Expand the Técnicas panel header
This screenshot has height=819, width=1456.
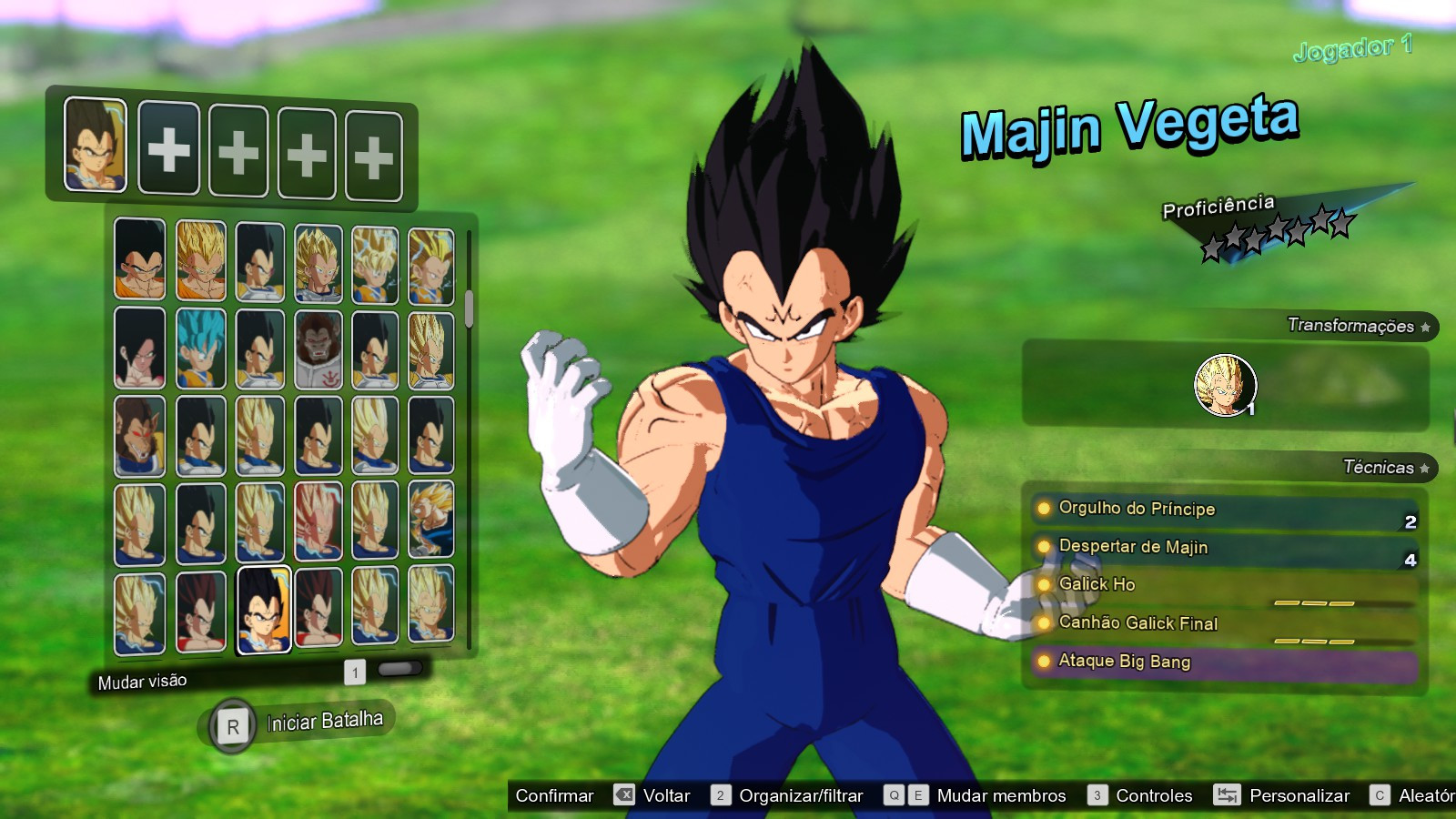1379,467
